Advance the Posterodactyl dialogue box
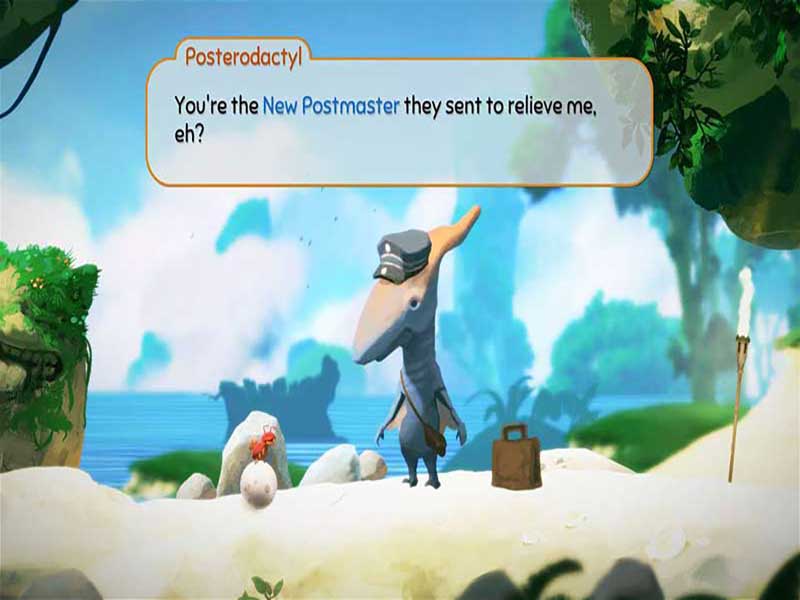The height and width of the screenshot is (600, 800). point(399,121)
